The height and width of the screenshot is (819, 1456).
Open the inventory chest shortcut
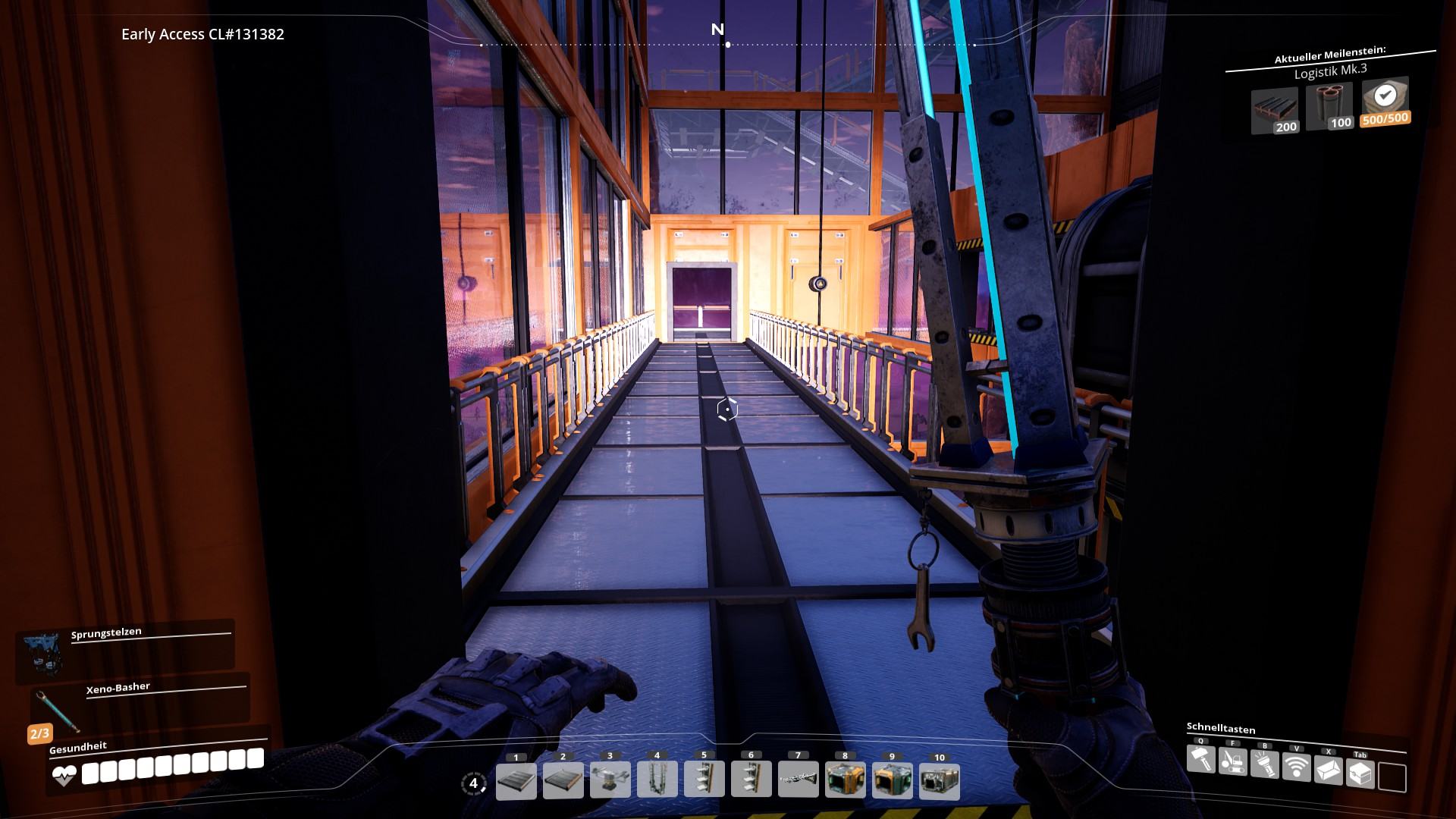coord(1360,773)
